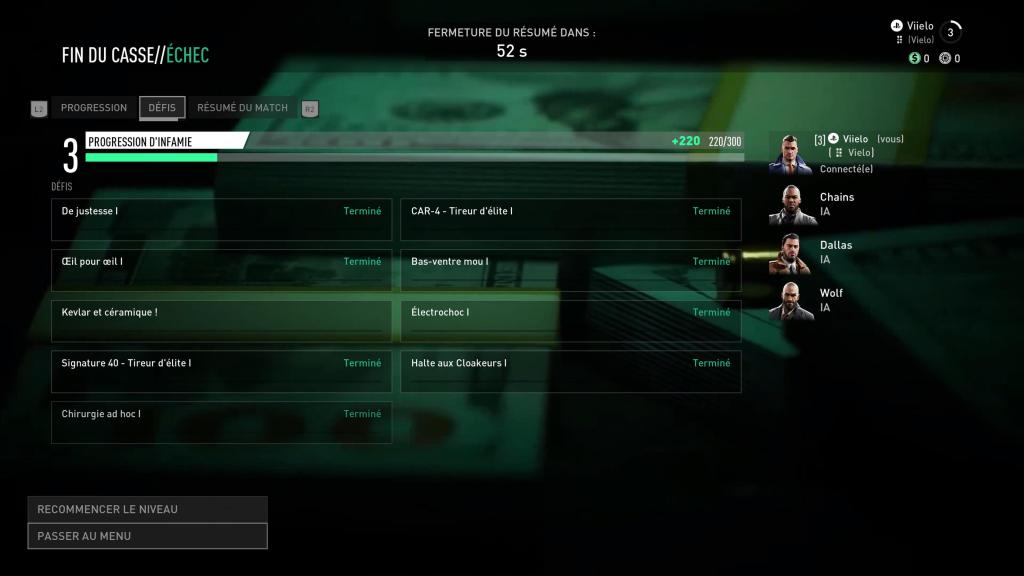Open the CAR-4 Tireur d'élite I challenge
This screenshot has height=576, width=1024.
[570, 219]
